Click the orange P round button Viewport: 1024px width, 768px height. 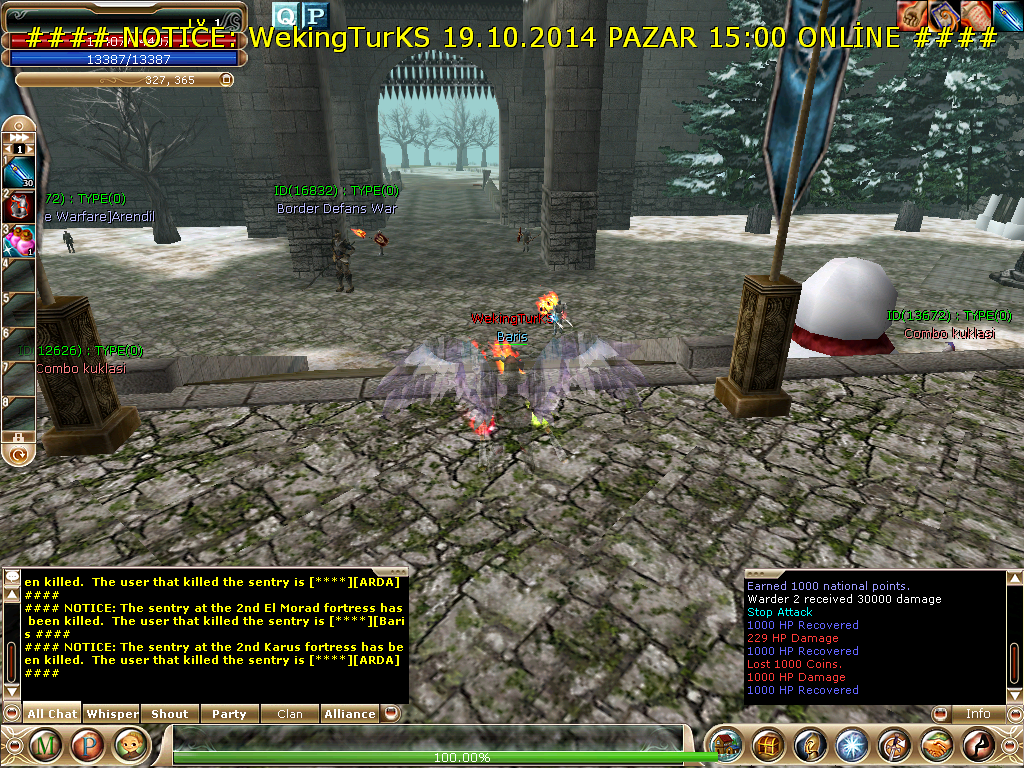coord(89,745)
